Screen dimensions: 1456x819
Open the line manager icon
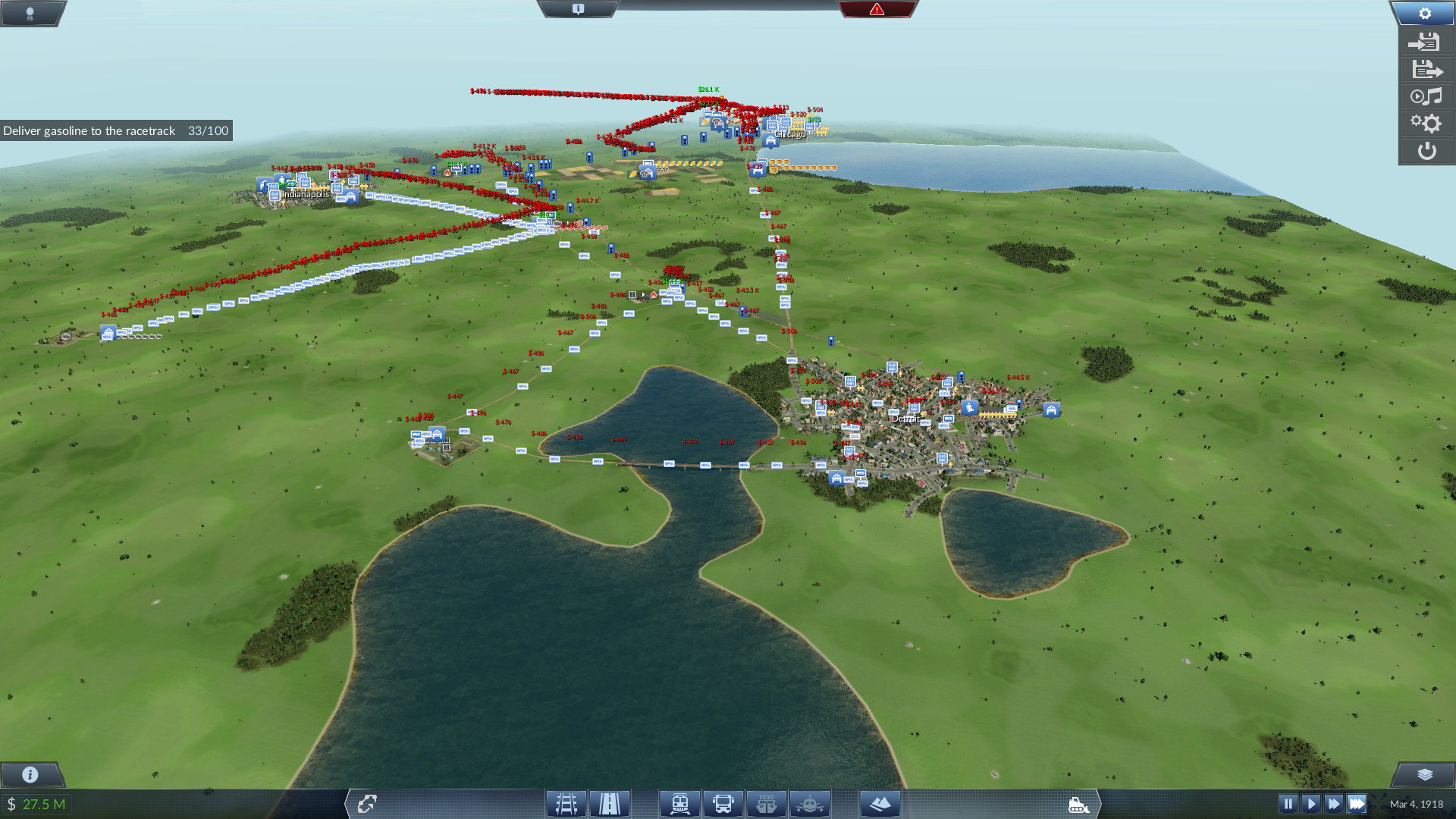click(367, 804)
